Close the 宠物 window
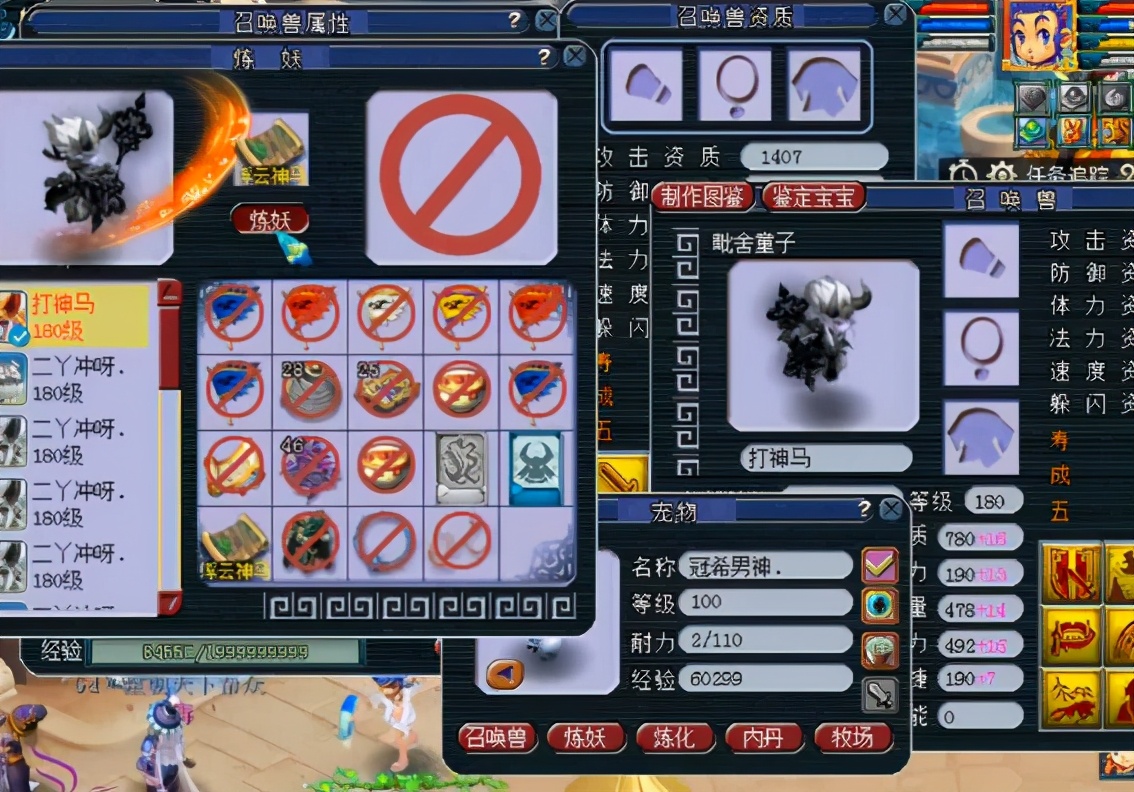 click(x=890, y=510)
